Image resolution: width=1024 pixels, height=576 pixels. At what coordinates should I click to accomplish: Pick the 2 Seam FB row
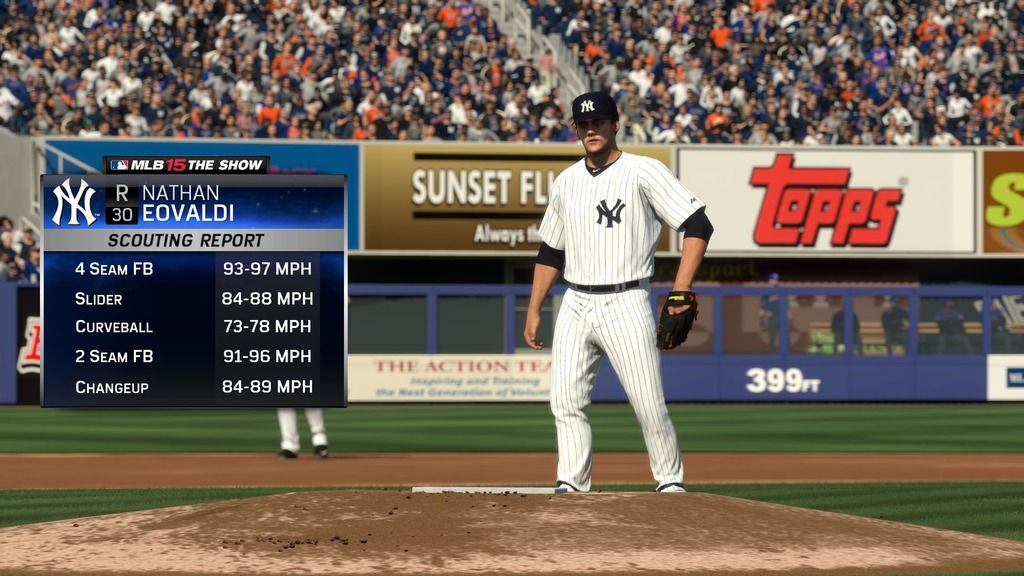193,356
